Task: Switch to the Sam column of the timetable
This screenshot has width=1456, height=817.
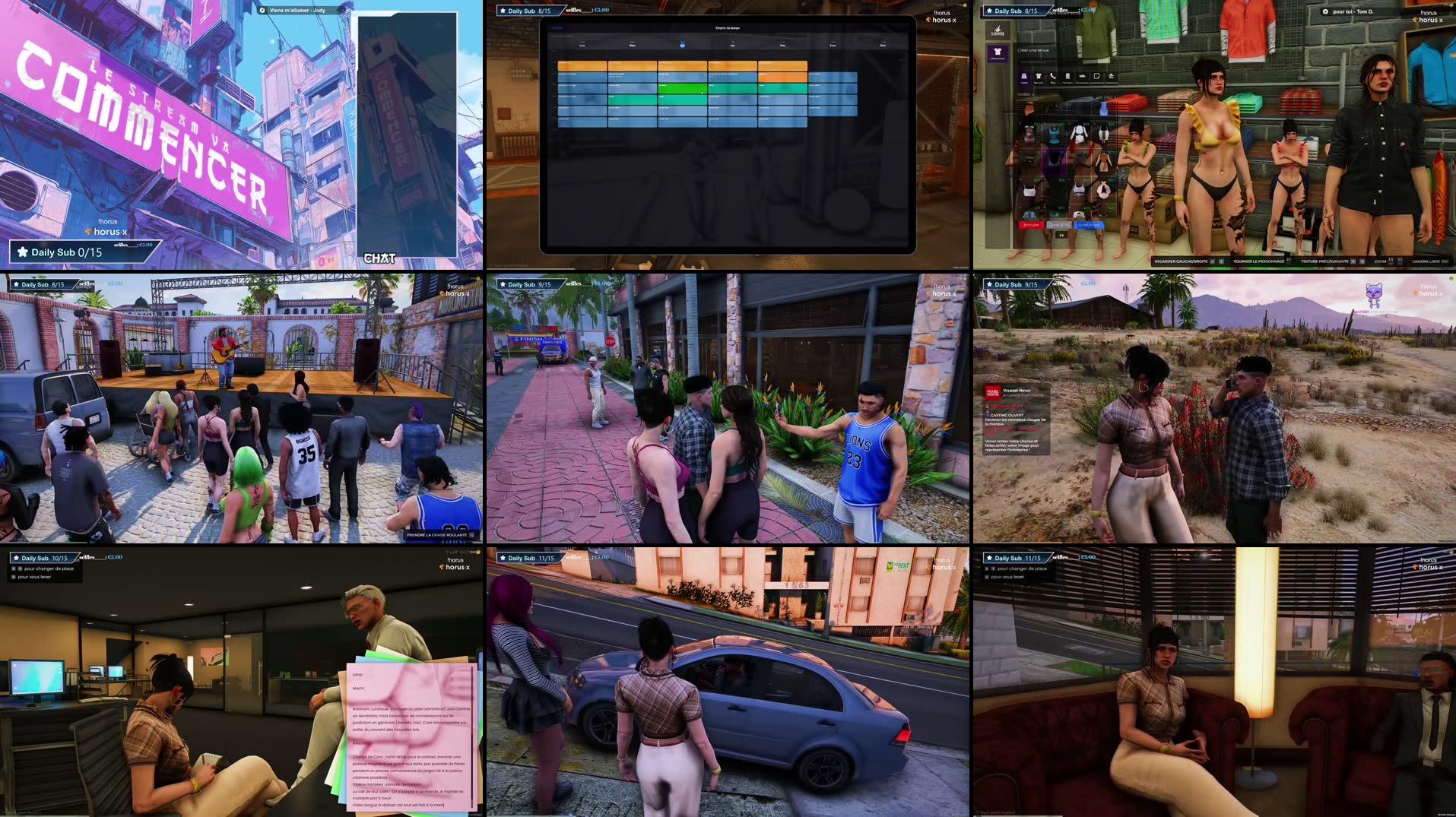Action: pyautogui.click(x=833, y=46)
